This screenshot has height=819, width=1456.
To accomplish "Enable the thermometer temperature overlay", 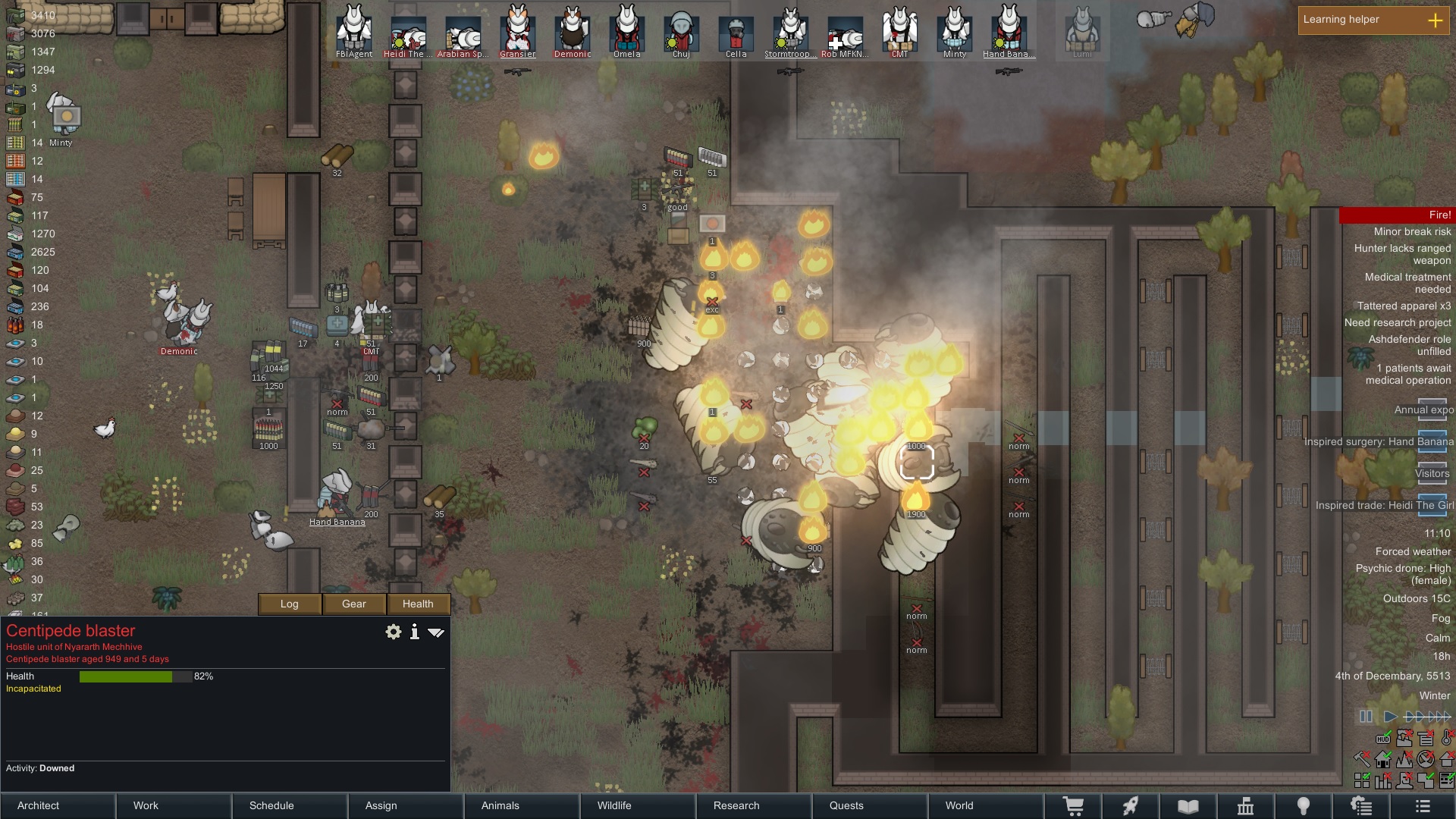I will (1446, 739).
